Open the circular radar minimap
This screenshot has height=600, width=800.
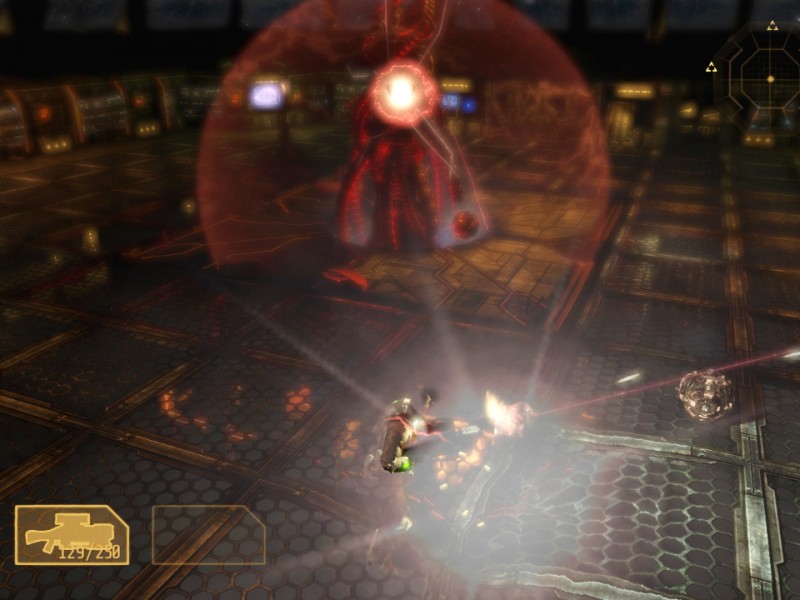[768, 78]
